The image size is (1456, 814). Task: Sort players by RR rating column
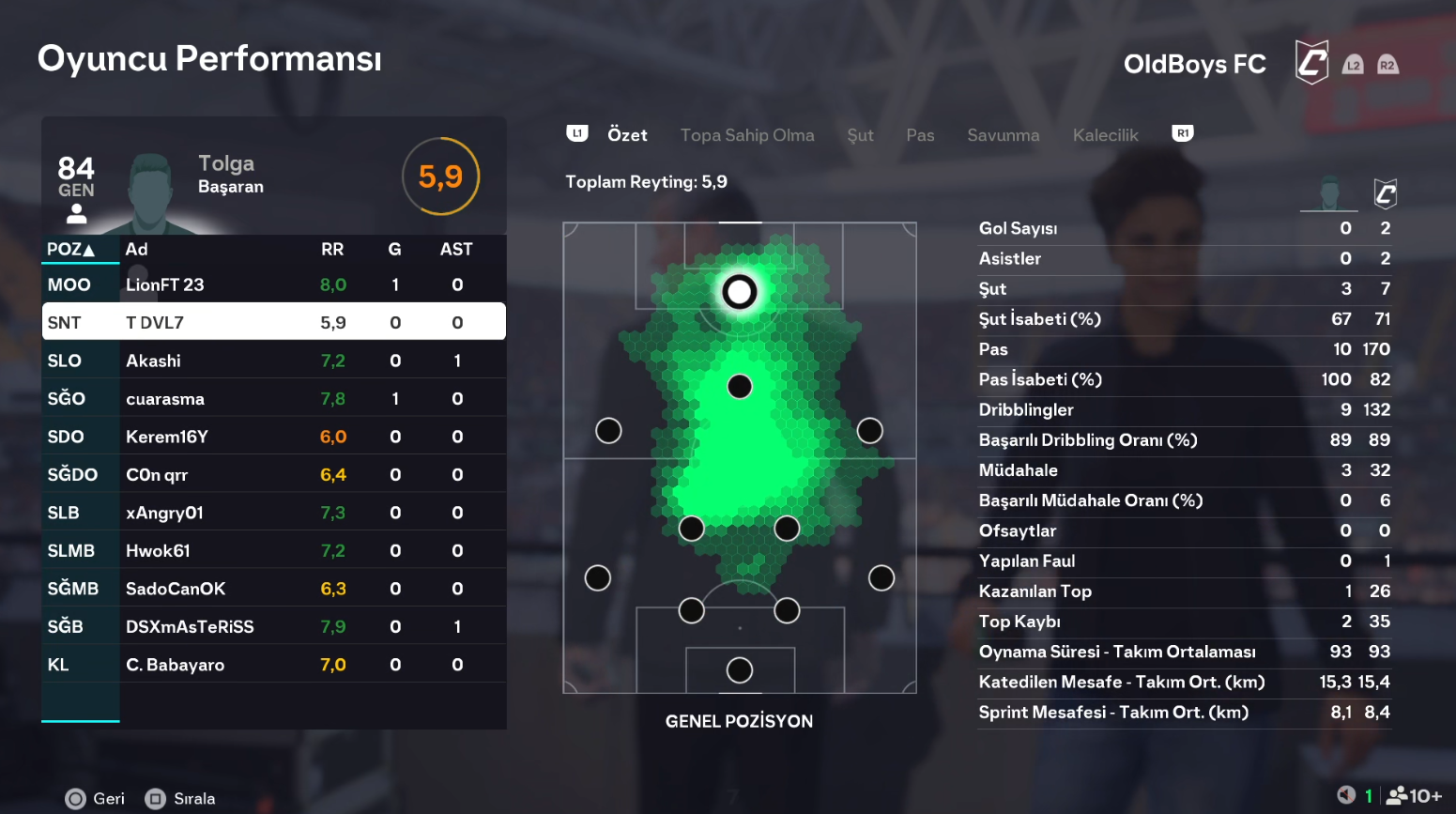tap(332, 249)
